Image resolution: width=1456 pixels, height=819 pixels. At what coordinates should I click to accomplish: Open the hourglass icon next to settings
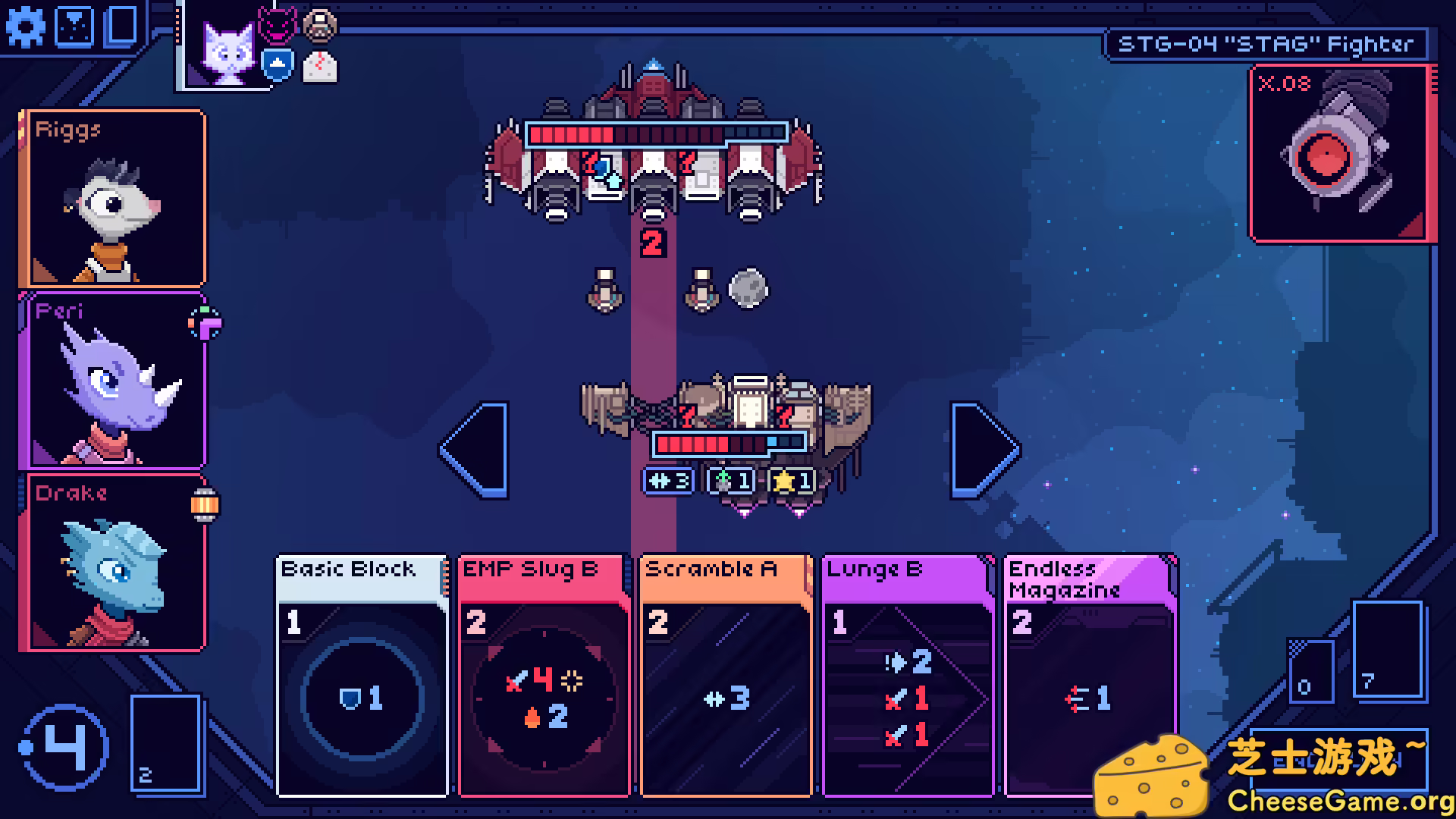pos(74,27)
